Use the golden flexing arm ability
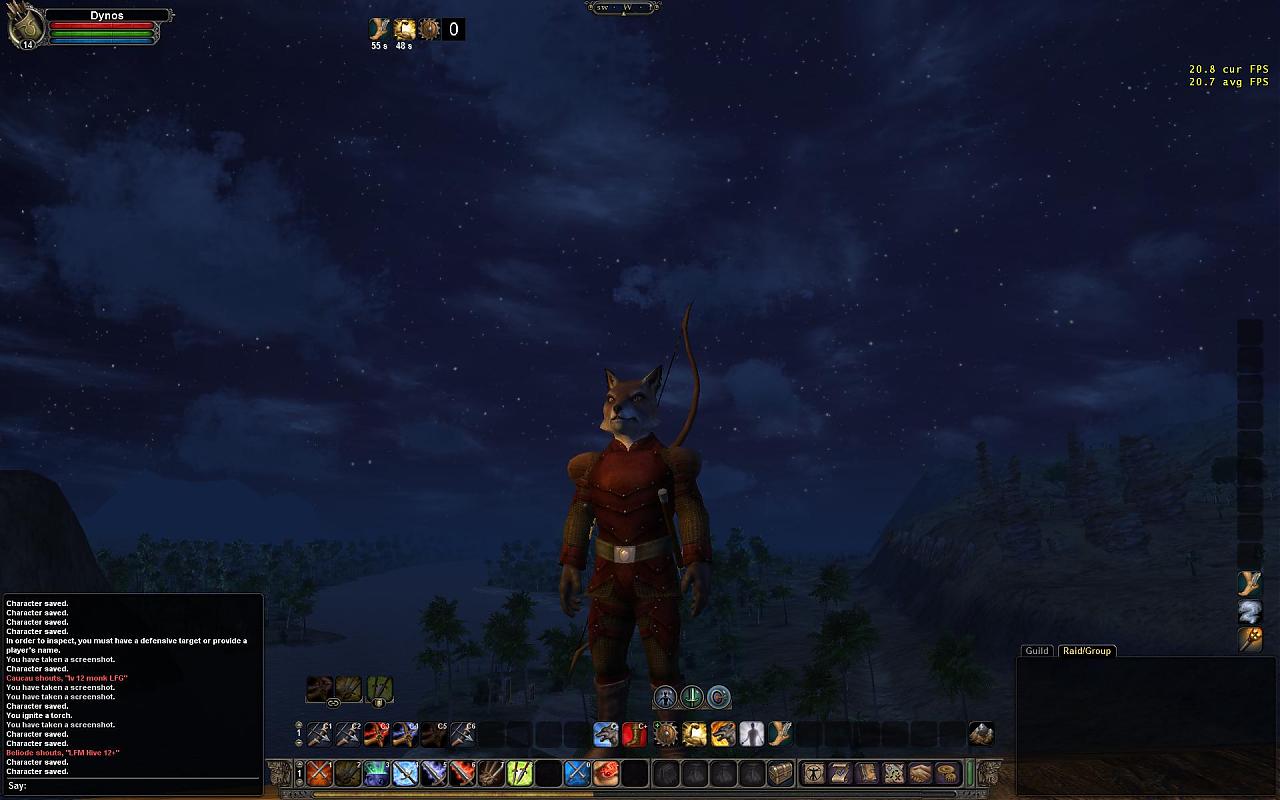Viewport: 1280px width, 800px height. (x=694, y=735)
